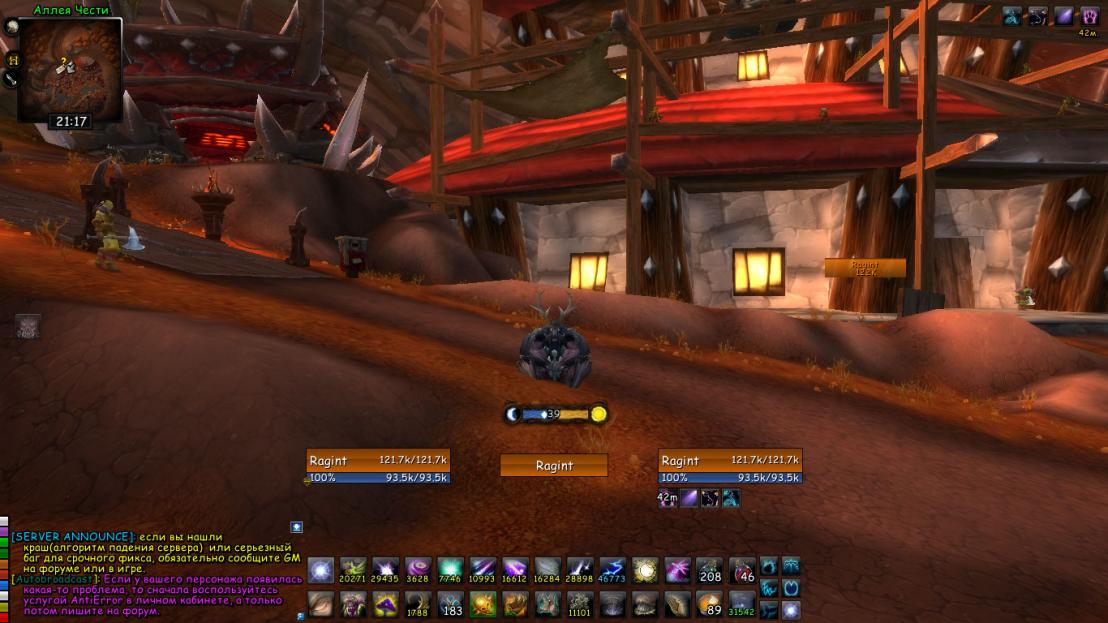
Task: Select the Ragint target unit frame
Action: point(730,467)
